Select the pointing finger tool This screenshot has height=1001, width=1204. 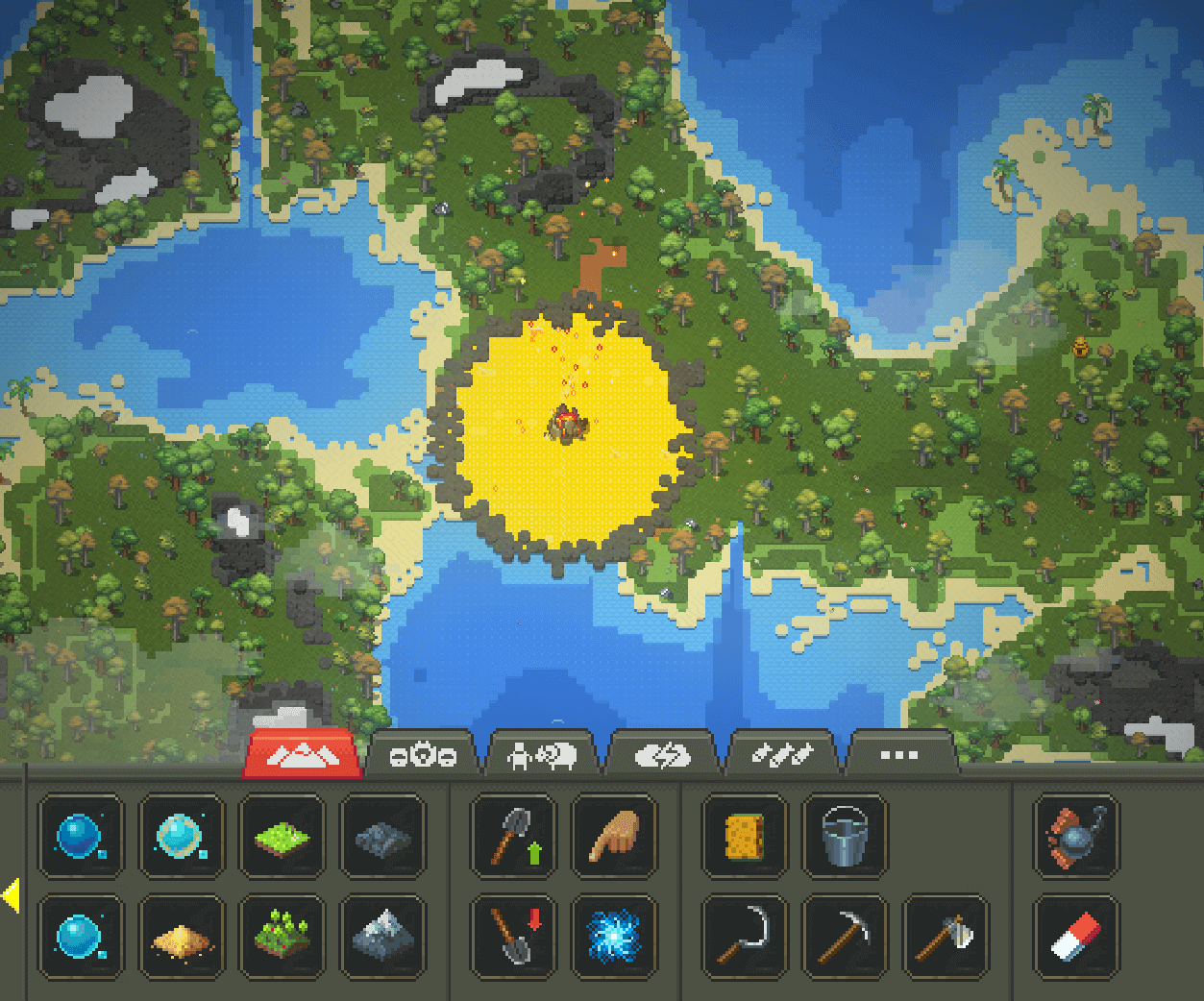(x=614, y=837)
